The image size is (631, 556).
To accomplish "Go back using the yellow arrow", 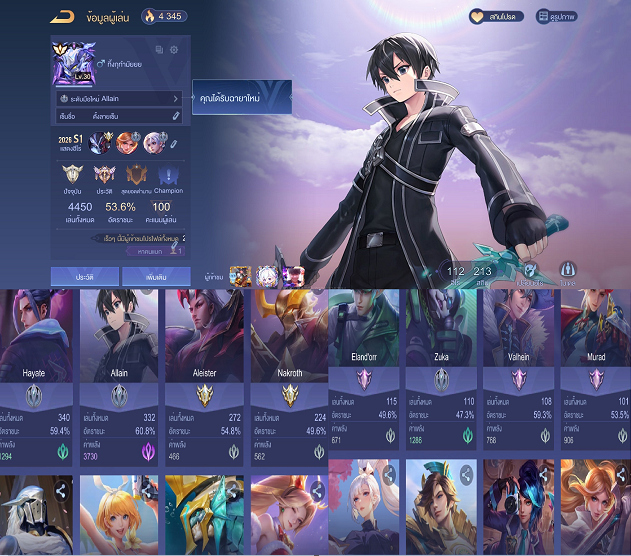I will [61, 15].
